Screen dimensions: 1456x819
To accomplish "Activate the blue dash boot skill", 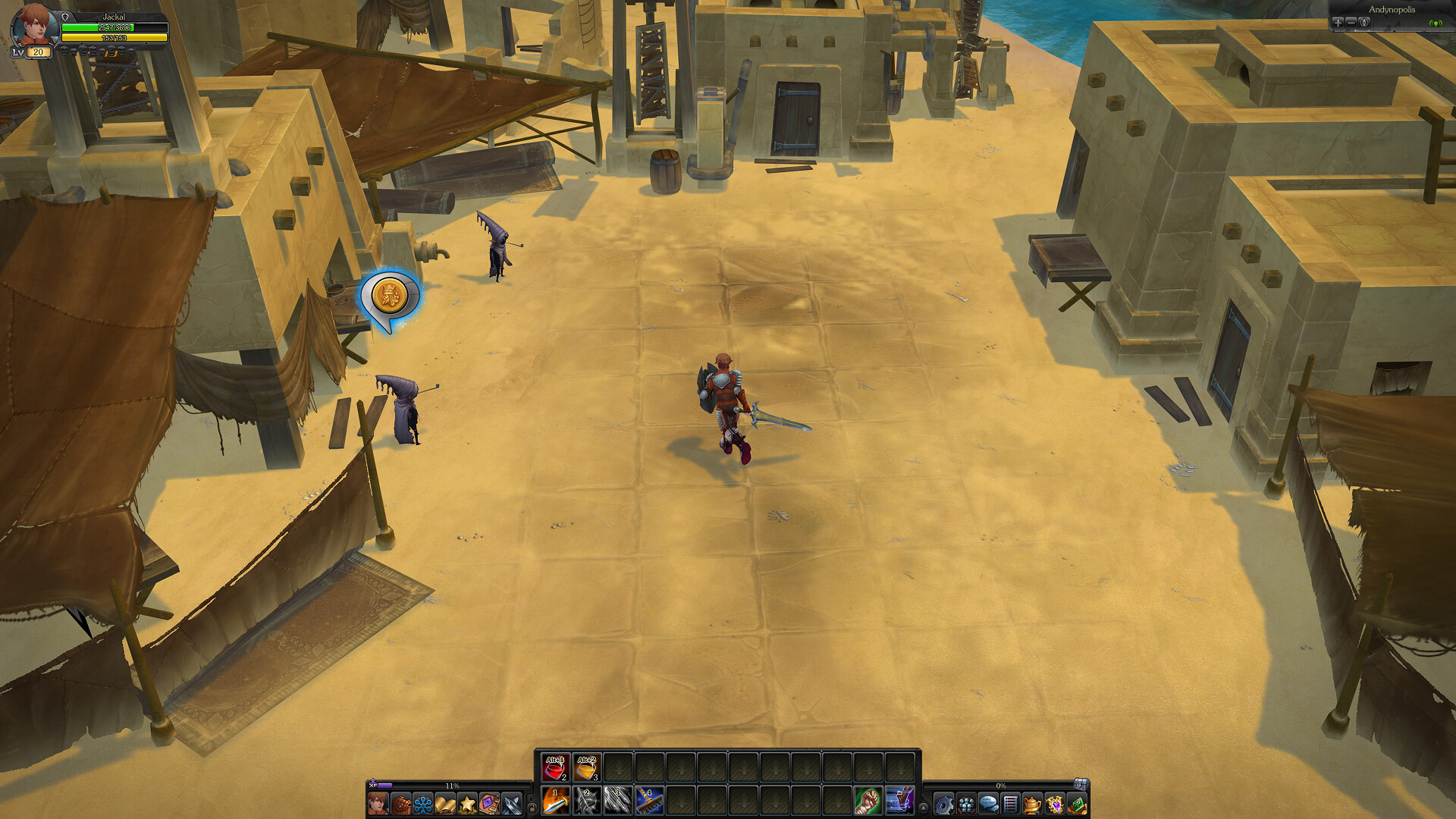I will click(899, 802).
